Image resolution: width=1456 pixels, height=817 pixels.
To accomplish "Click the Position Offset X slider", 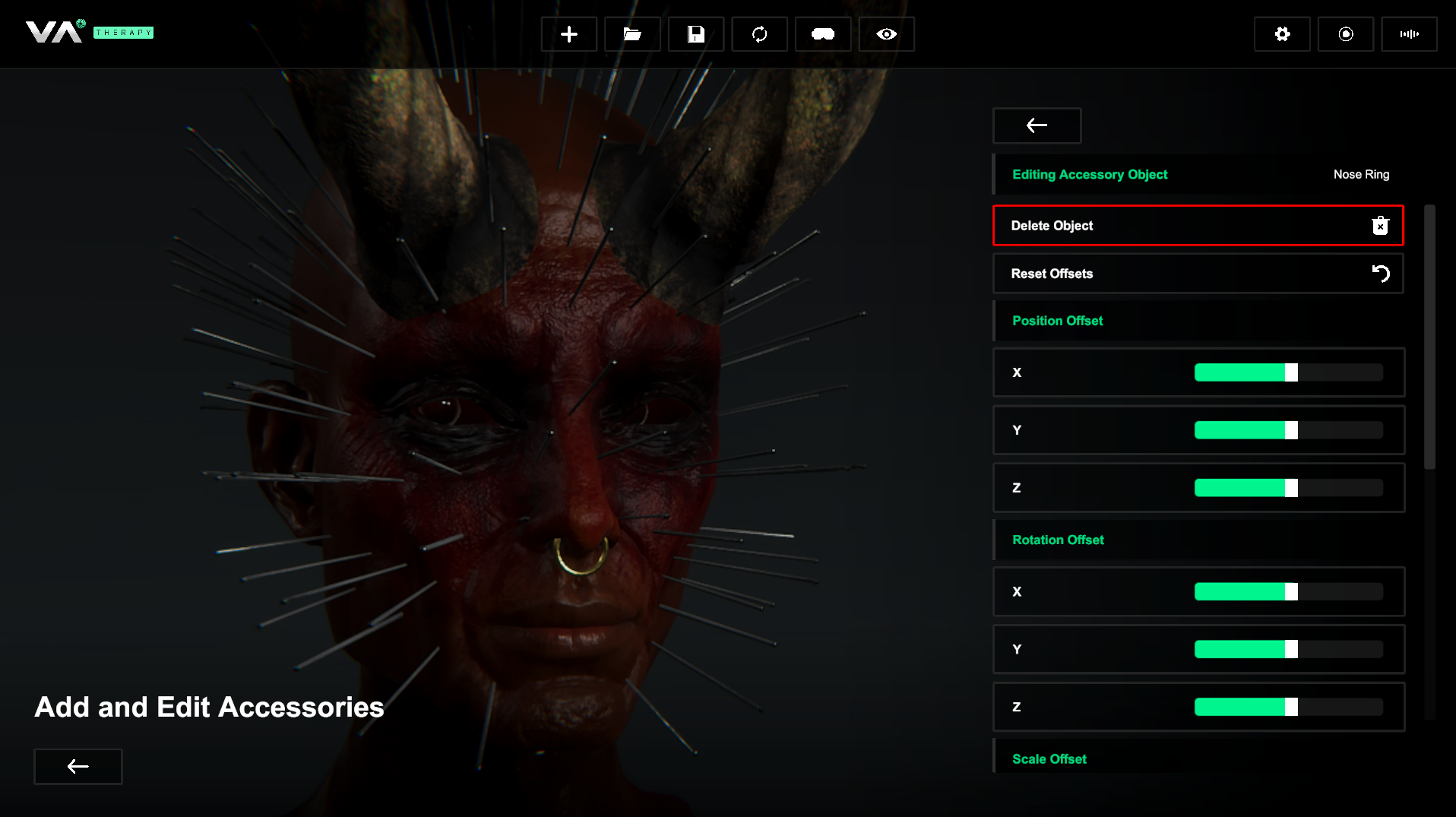I will [1289, 372].
